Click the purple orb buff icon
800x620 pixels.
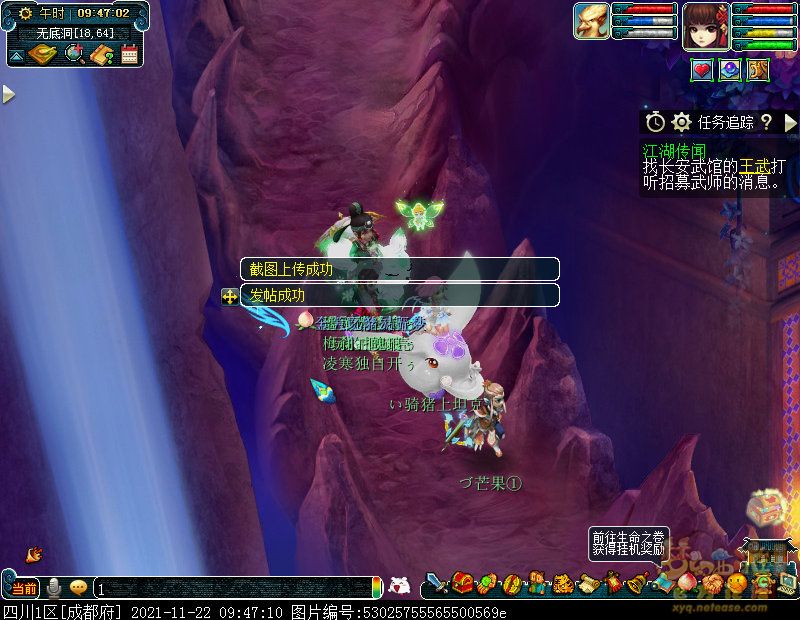(x=730, y=69)
